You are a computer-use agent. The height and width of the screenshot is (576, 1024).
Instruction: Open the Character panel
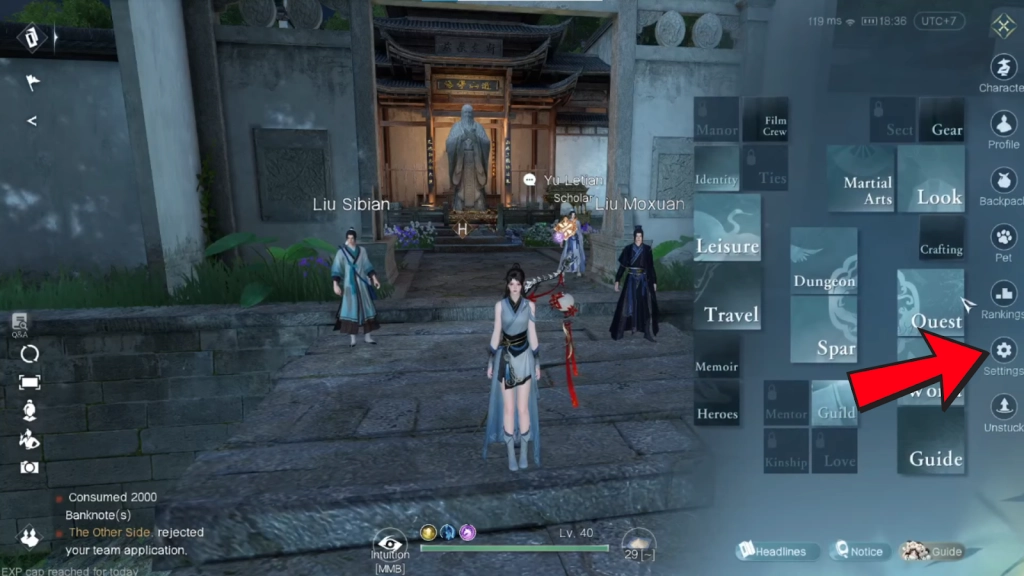click(1003, 68)
